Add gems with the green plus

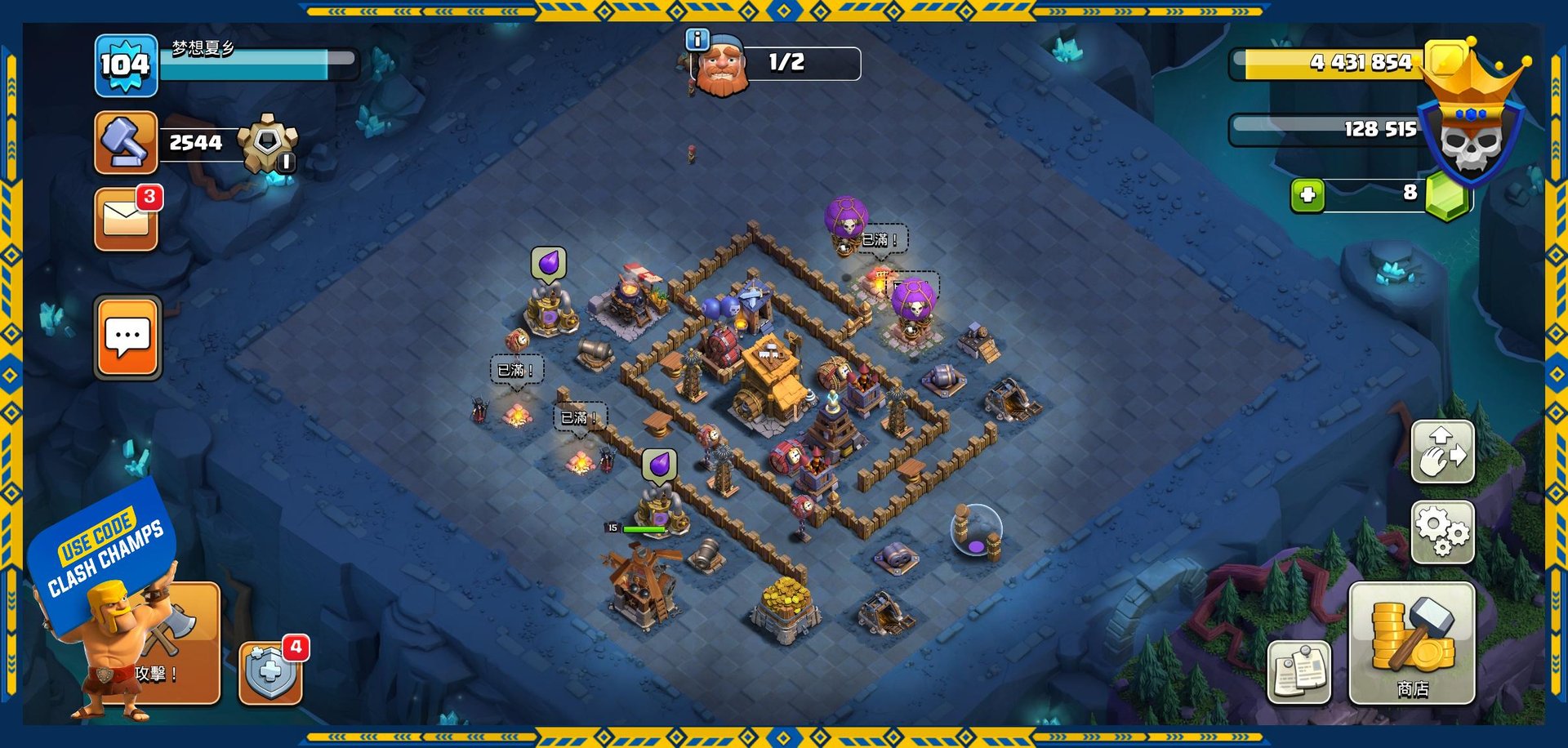click(1307, 195)
